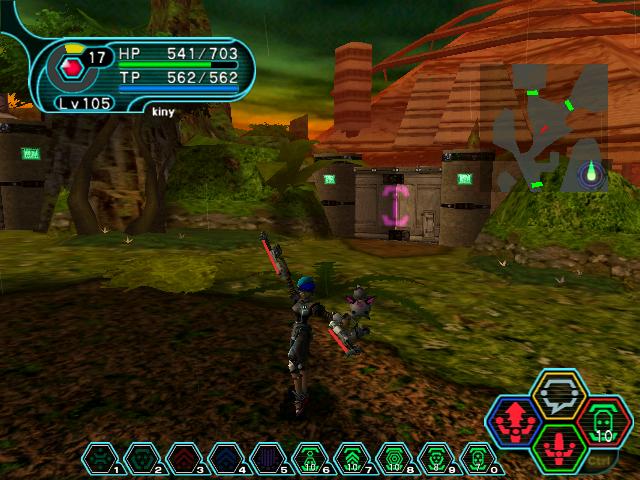Screen dimensions: 640x480
Task: Activate quick slot numbered 2
Action: point(143,458)
